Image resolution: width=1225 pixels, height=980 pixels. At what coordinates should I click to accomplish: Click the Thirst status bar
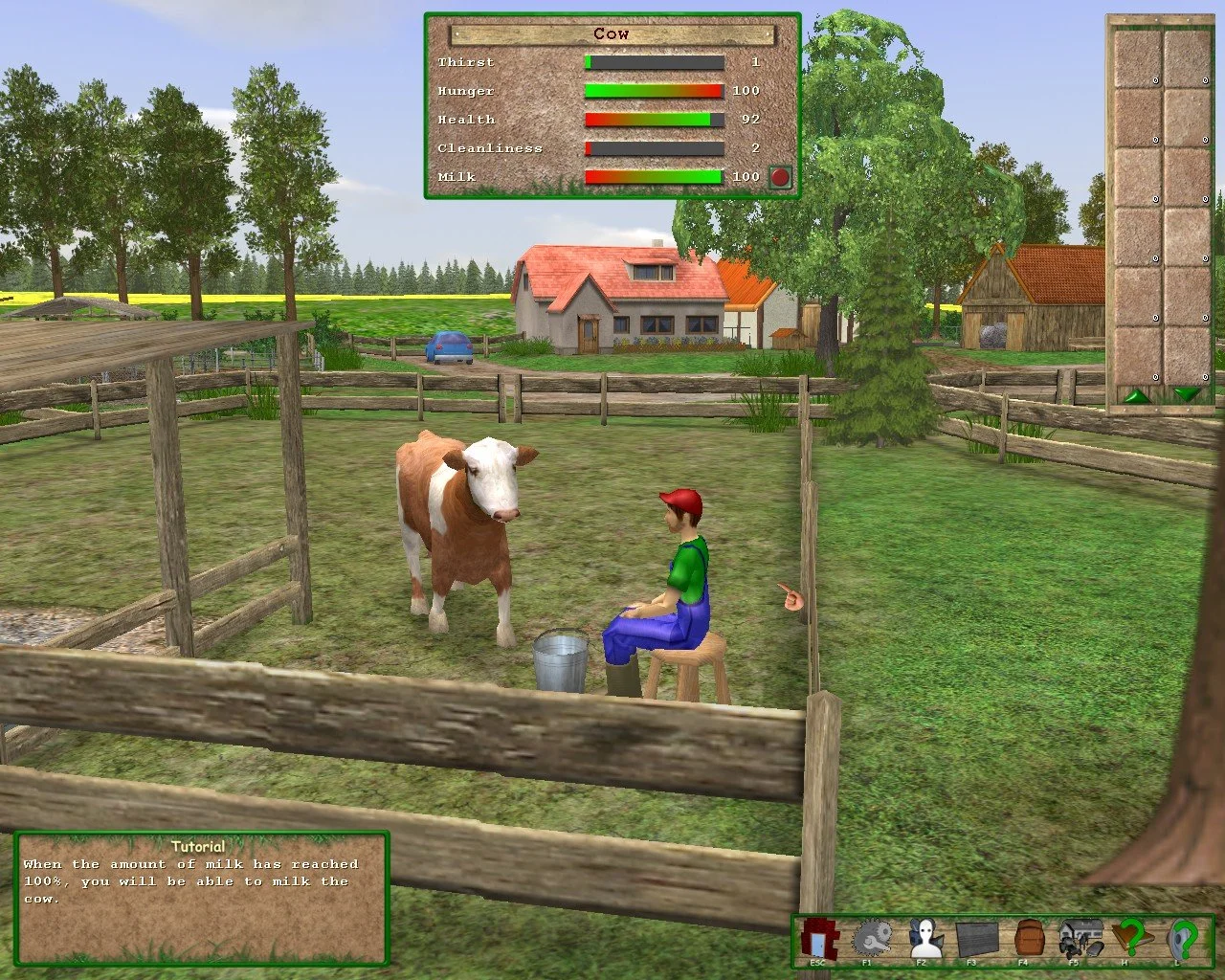(655, 61)
